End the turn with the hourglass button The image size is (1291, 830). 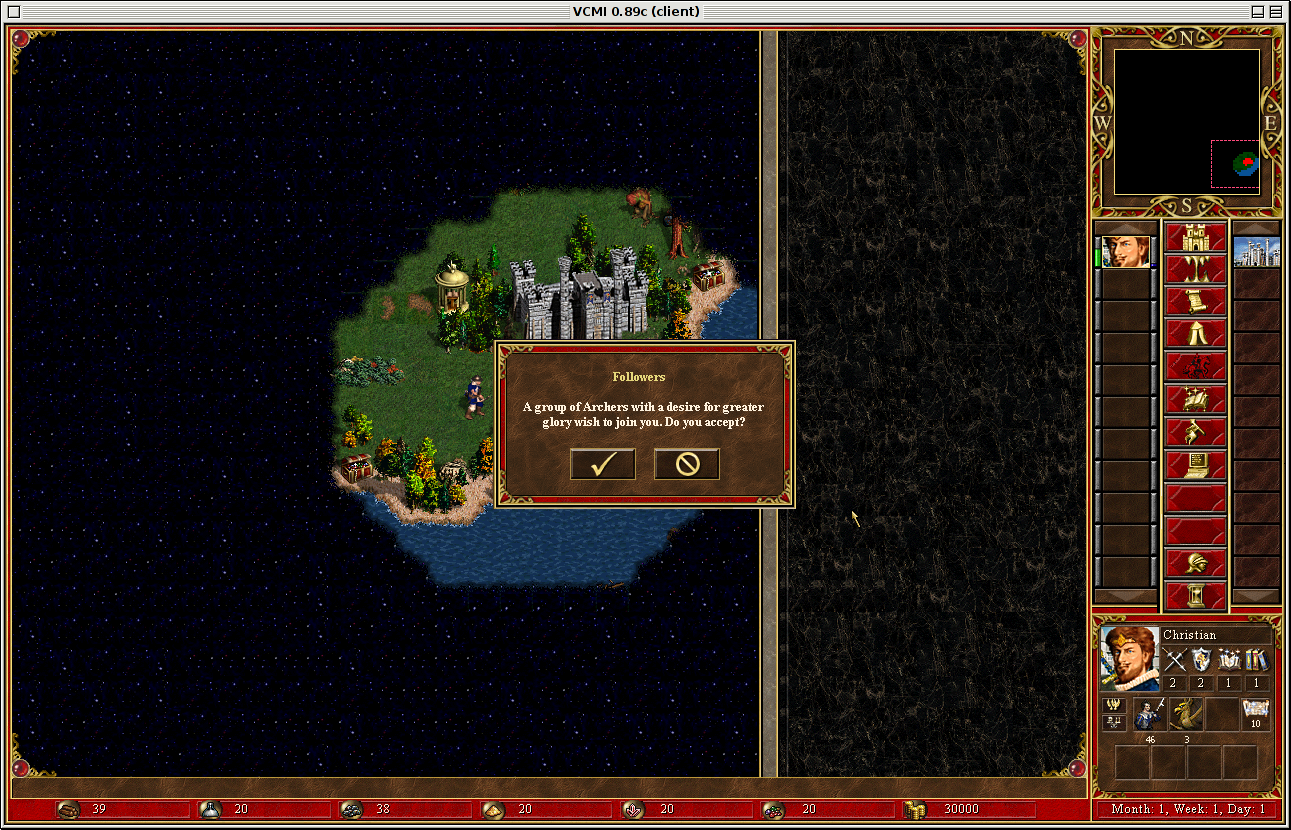[x=1196, y=596]
